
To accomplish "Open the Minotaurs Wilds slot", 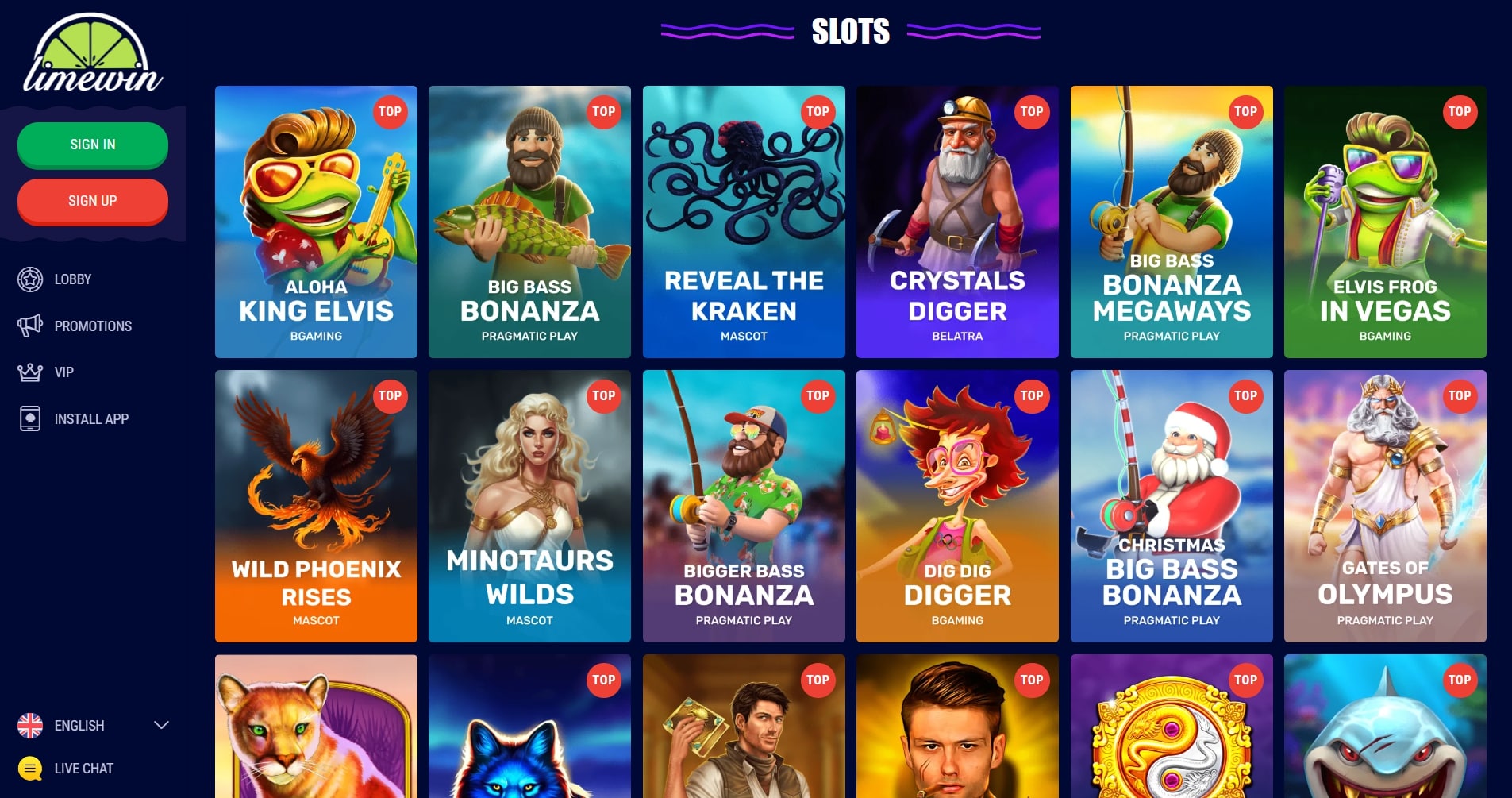I will pyautogui.click(x=529, y=506).
